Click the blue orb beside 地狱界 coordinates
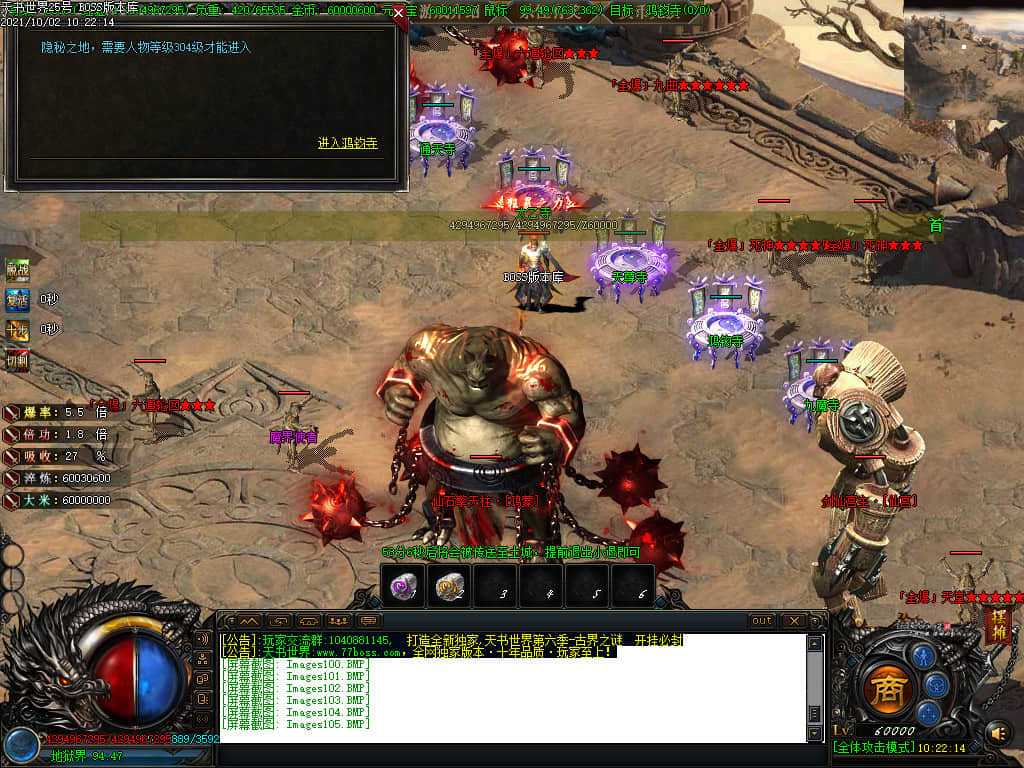 coord(20,745)
